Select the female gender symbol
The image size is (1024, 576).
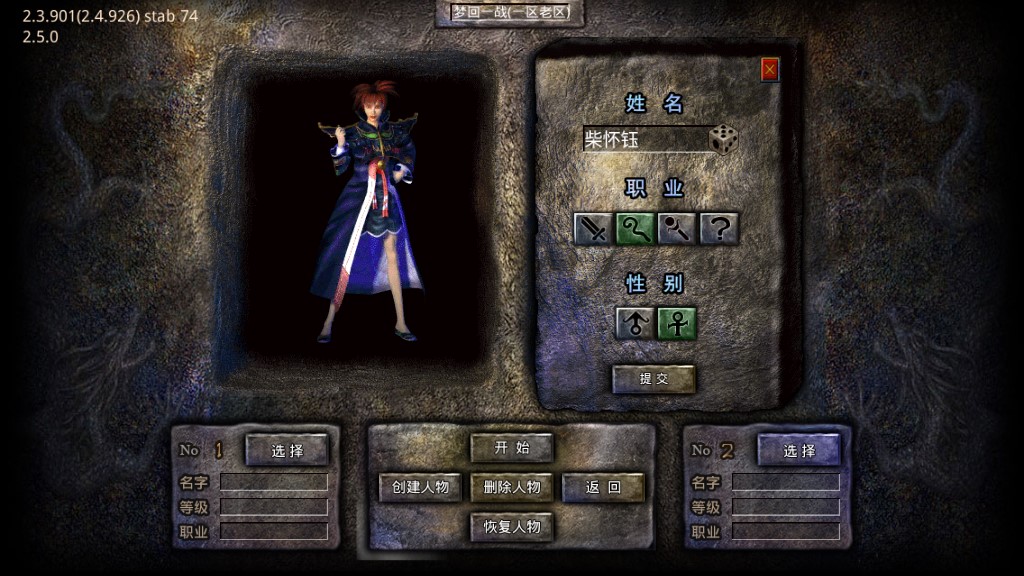click(x=677, y=323)
